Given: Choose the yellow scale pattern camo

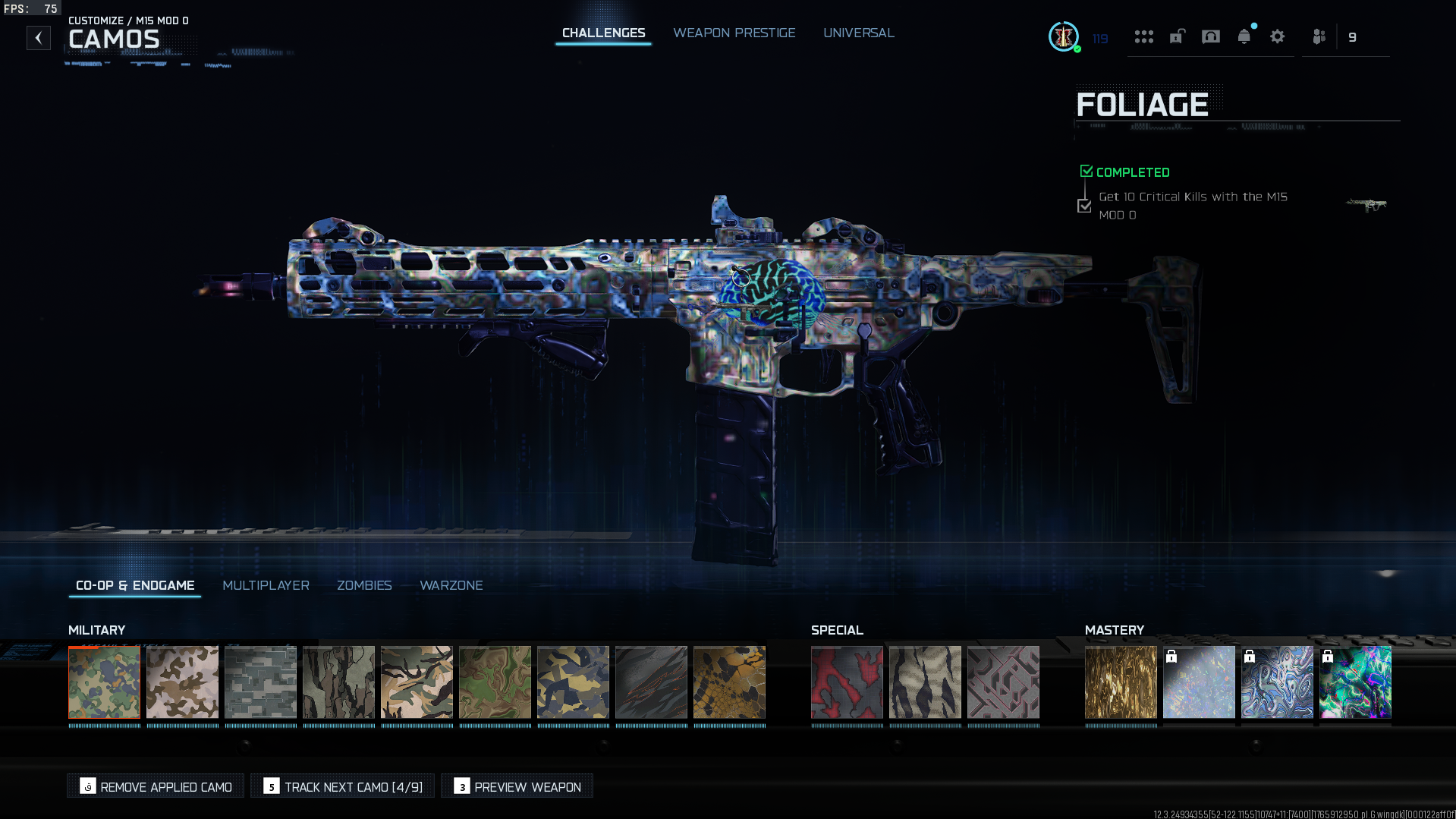Looking at the screenshot, I should (729, 682).
